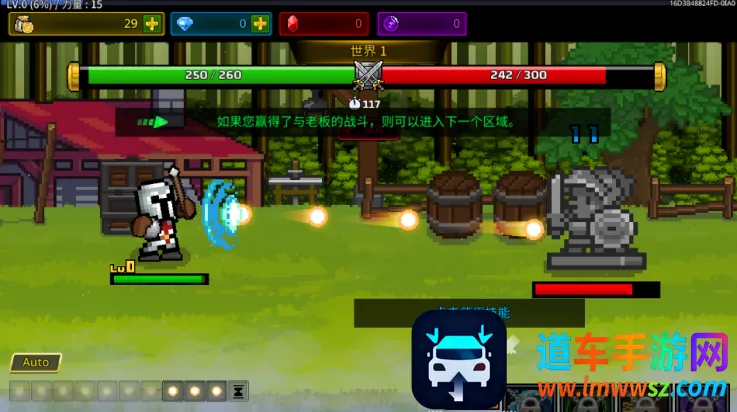
Task: Add gold with the coin plus button
Action: click(x=151, y=23)
